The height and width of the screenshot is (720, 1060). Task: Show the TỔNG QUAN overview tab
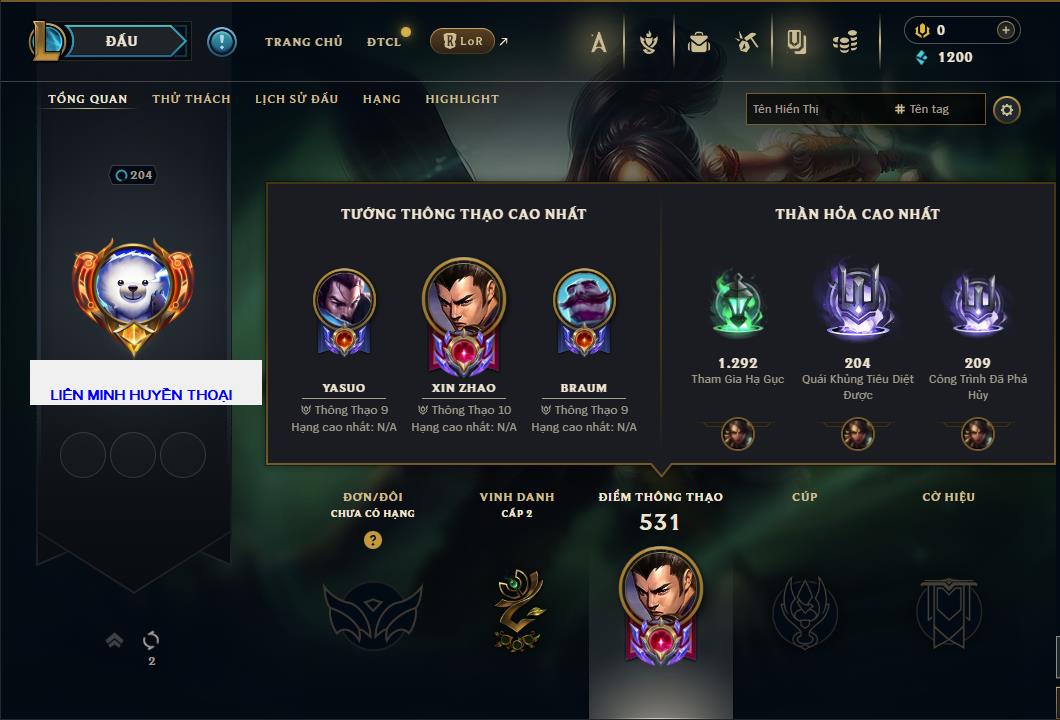88,99
